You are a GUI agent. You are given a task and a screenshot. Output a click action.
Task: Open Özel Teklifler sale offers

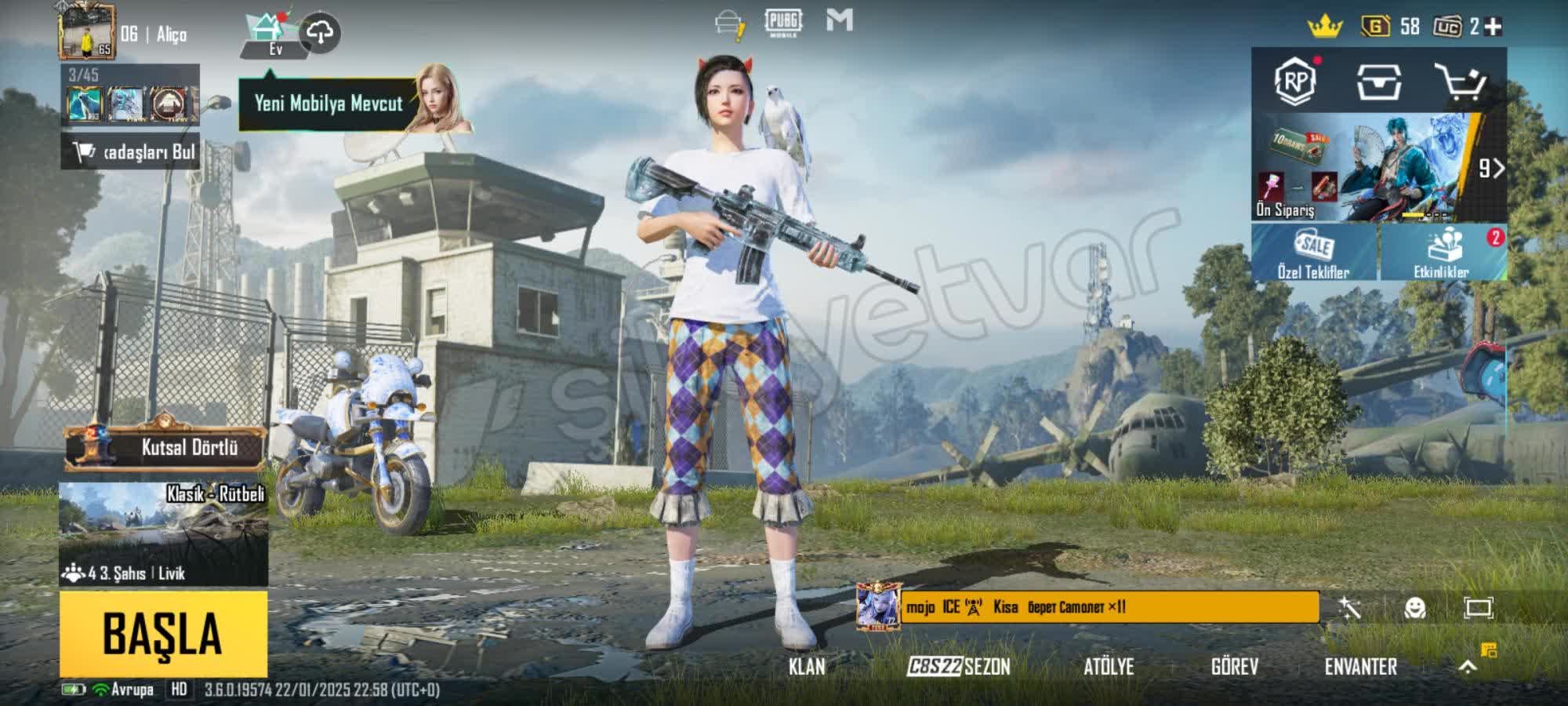(x=1314, y=253)
